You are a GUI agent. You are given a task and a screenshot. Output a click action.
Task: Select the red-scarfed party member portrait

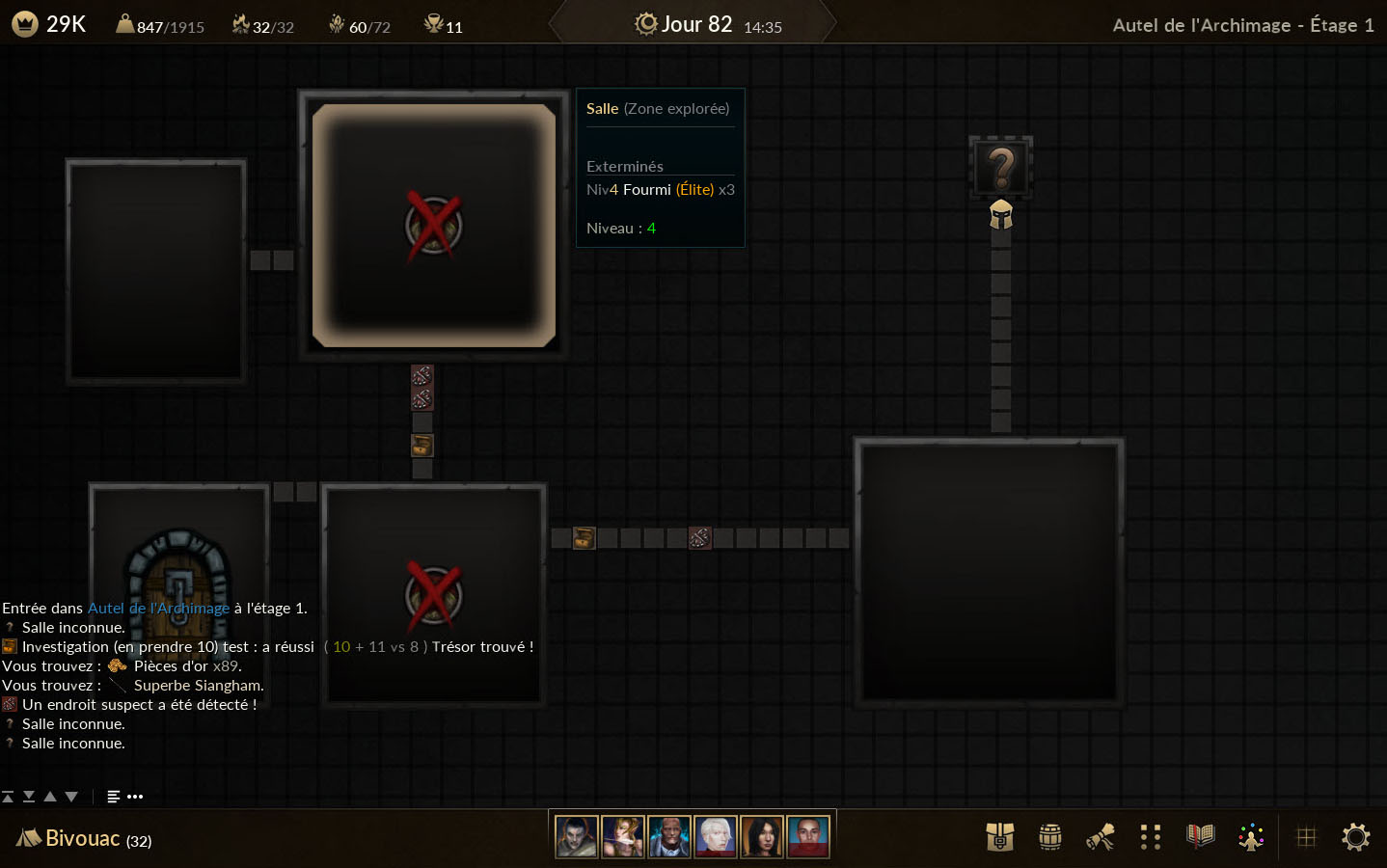808,837
